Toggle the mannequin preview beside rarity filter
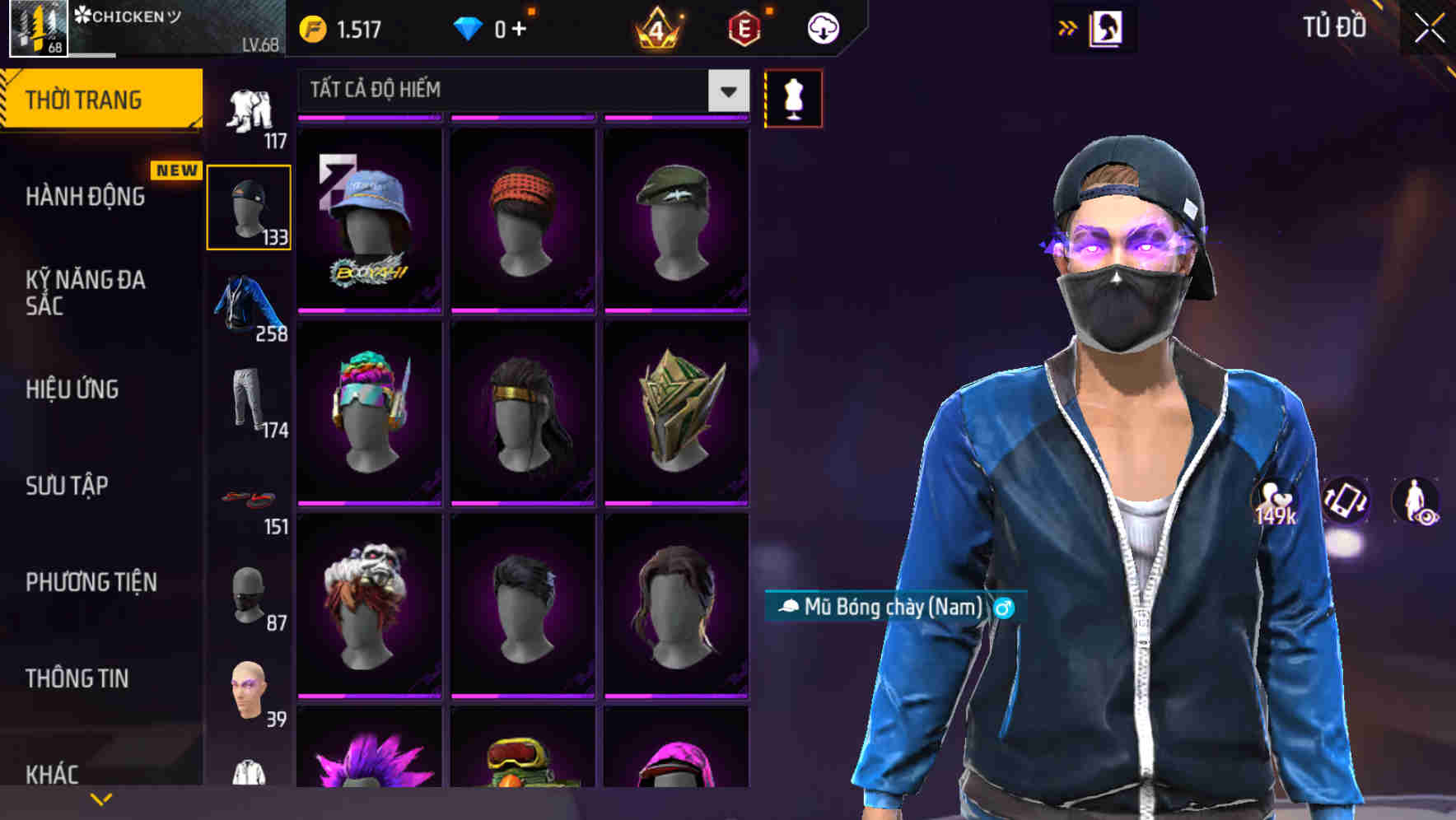Viewport: 1456px width, 820px height. click(793, 97)
